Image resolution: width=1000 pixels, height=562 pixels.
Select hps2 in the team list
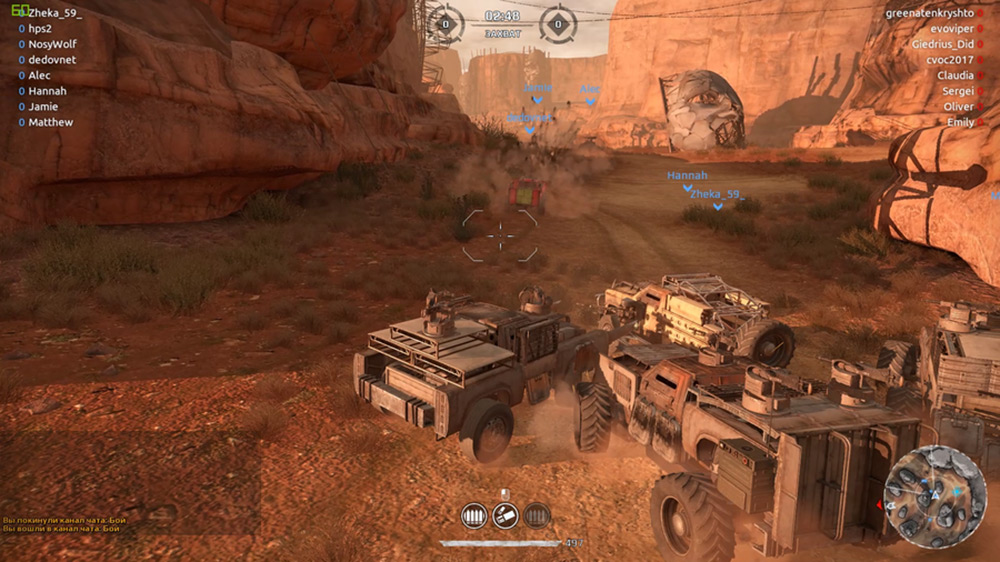pos(40,29)
